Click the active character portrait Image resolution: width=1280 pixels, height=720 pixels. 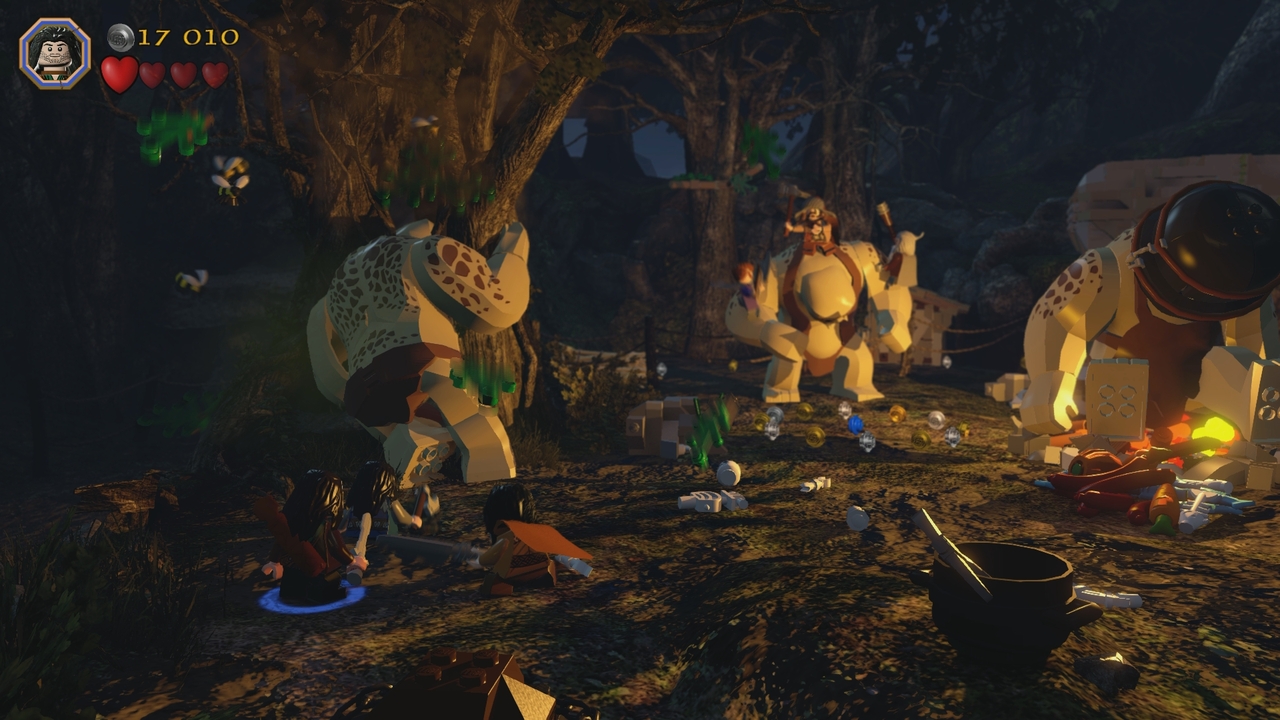coord(55,53)
